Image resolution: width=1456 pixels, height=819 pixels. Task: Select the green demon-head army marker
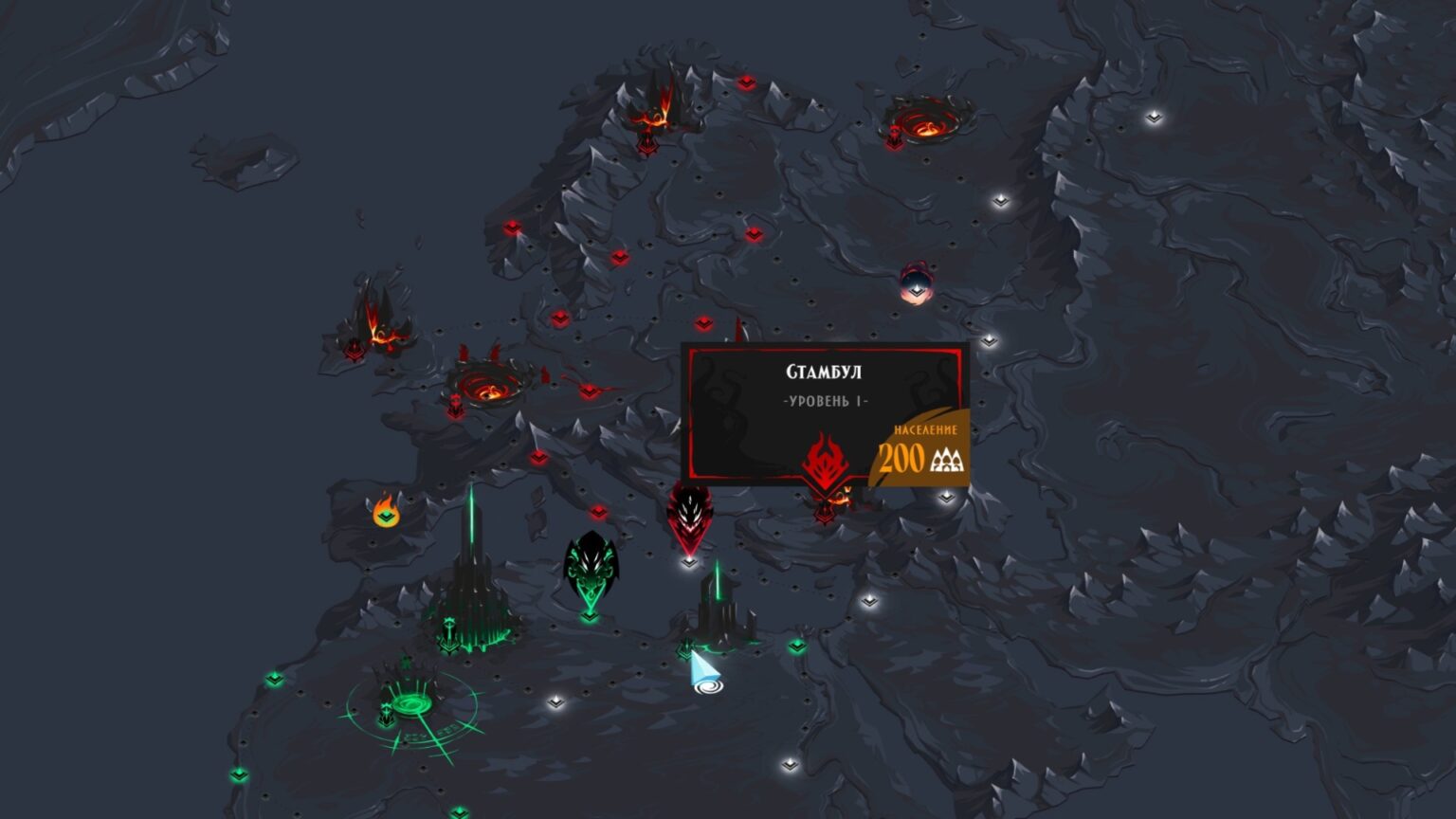coord(591,570)
